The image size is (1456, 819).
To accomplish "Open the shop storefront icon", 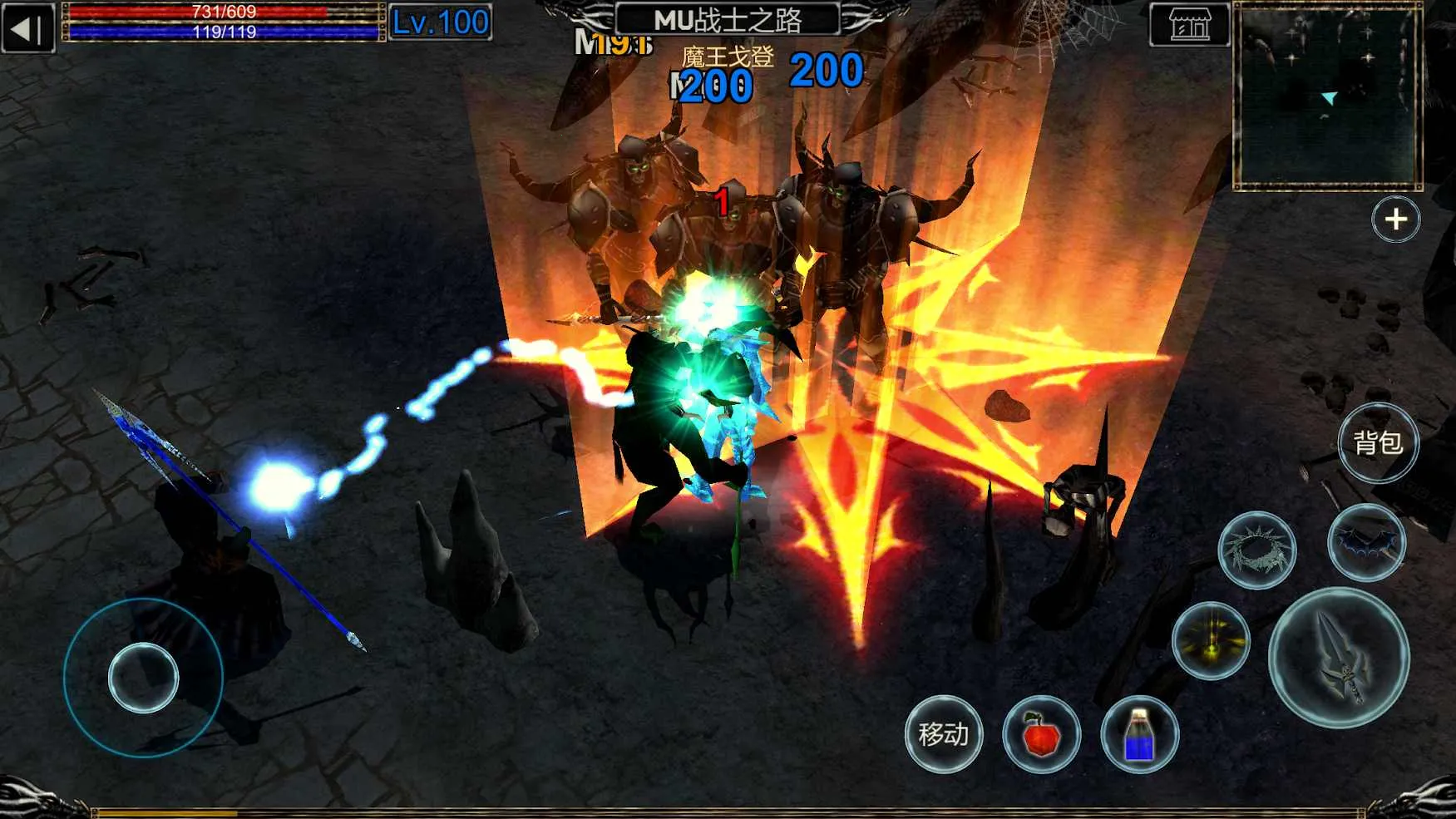I will tap(1189, 26).
